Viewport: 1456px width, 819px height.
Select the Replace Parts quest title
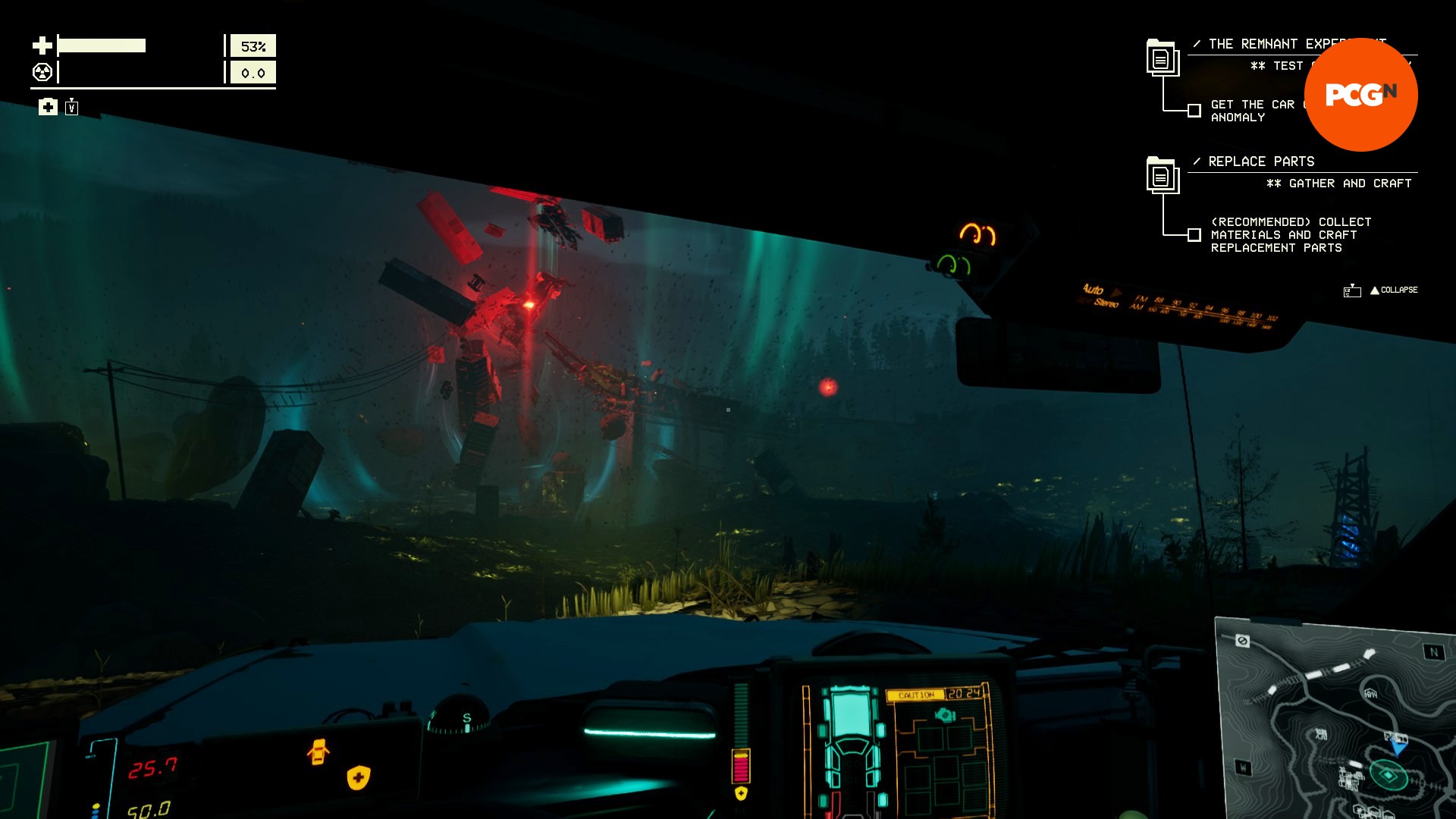pos(1261,162)
